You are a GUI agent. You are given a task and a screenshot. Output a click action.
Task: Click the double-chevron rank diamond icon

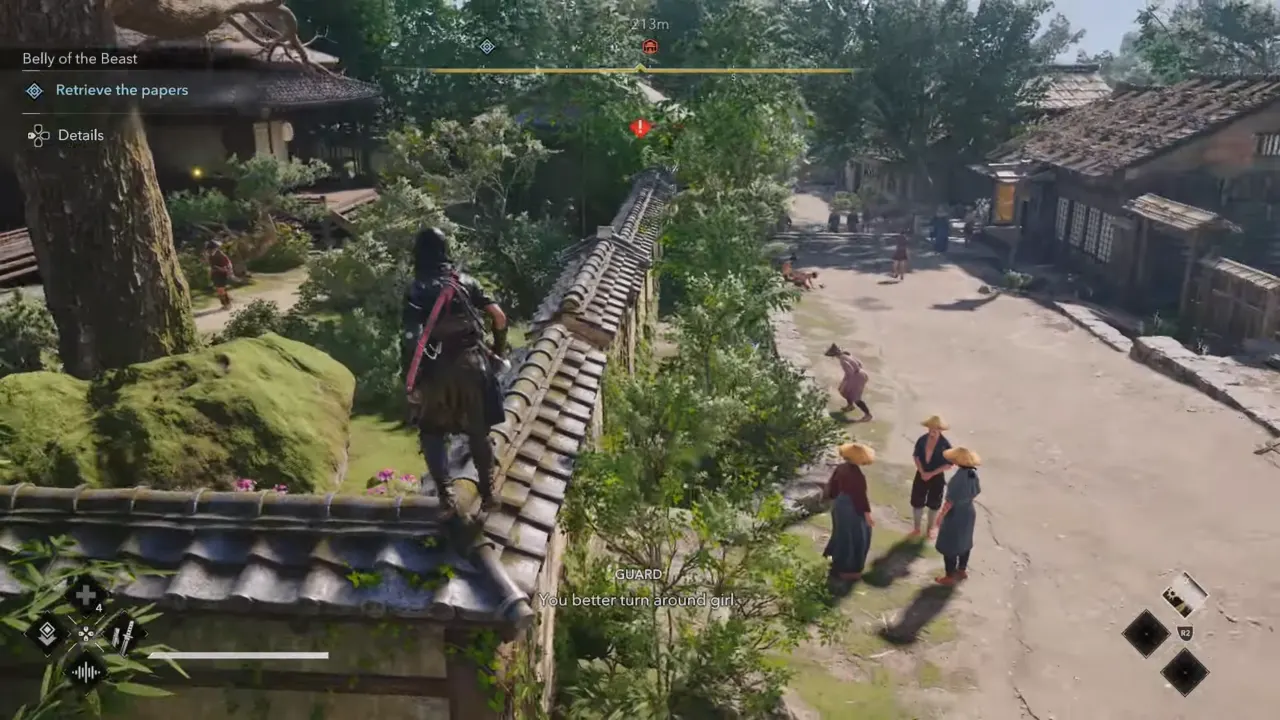(x=49, y=632)
